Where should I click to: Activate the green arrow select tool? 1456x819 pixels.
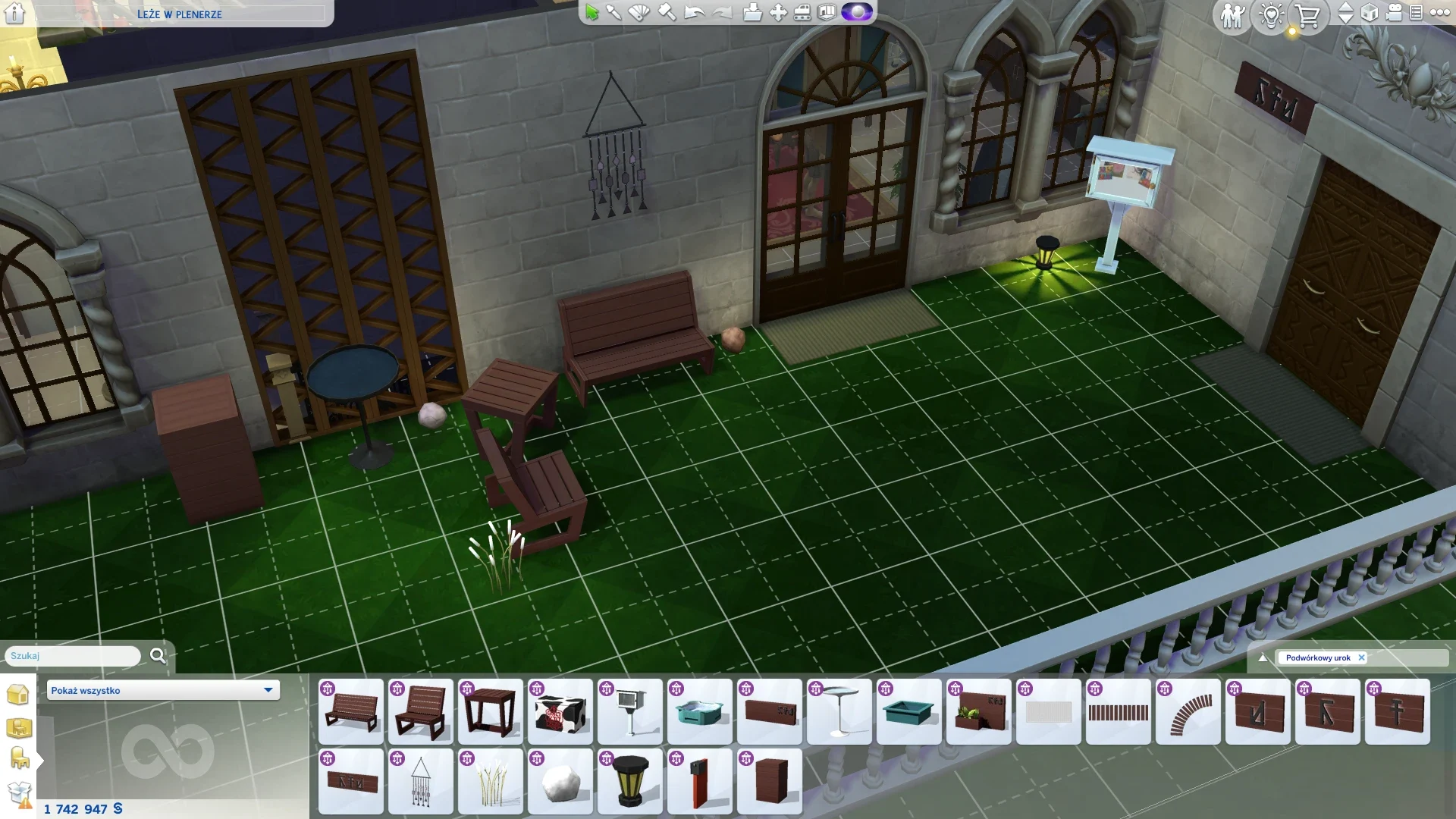point(591,12)
